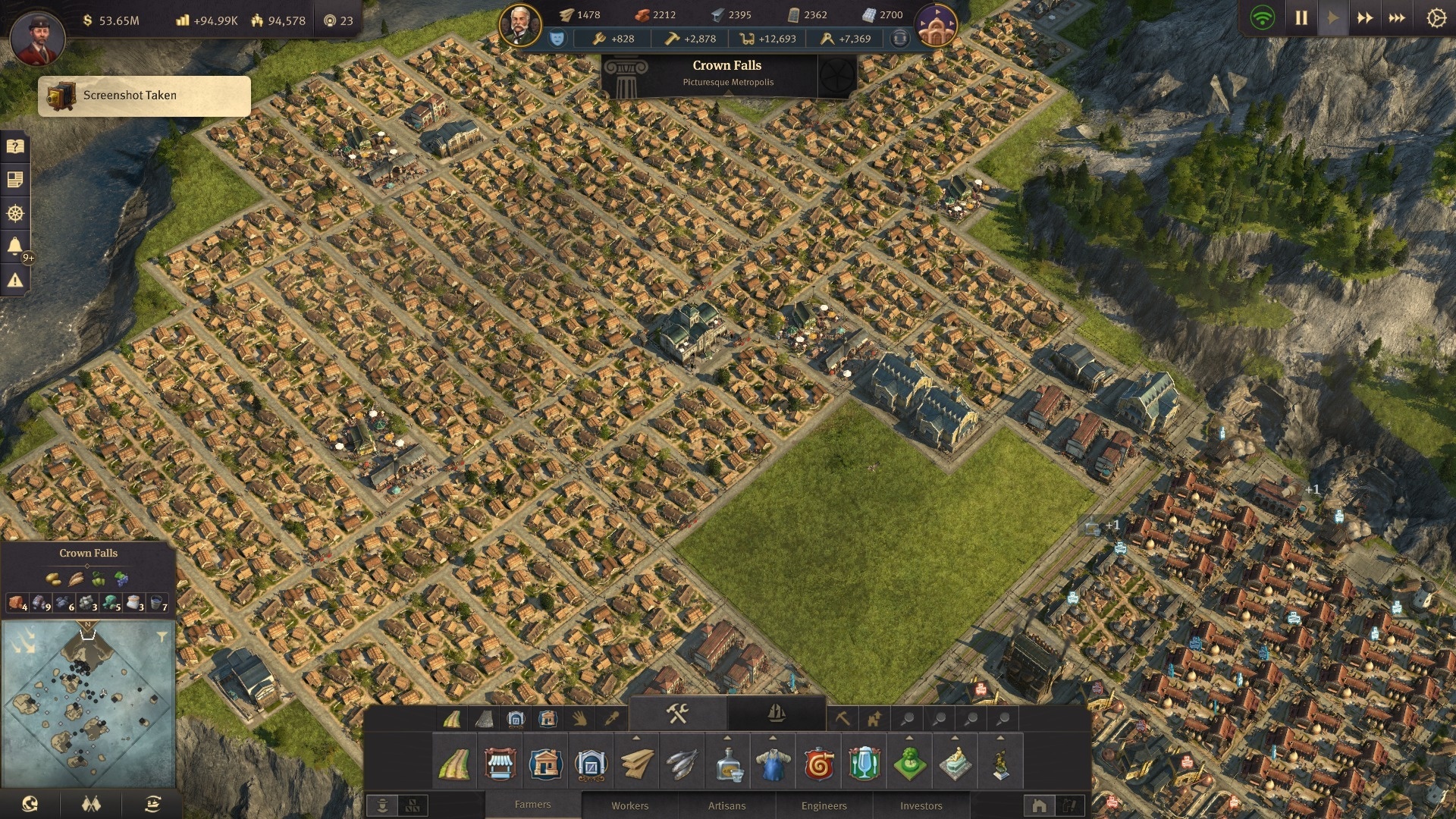Viewport: 1456px width, 819px height.
Task: Open the Engineers building tab
Action: tap(824, 805)
